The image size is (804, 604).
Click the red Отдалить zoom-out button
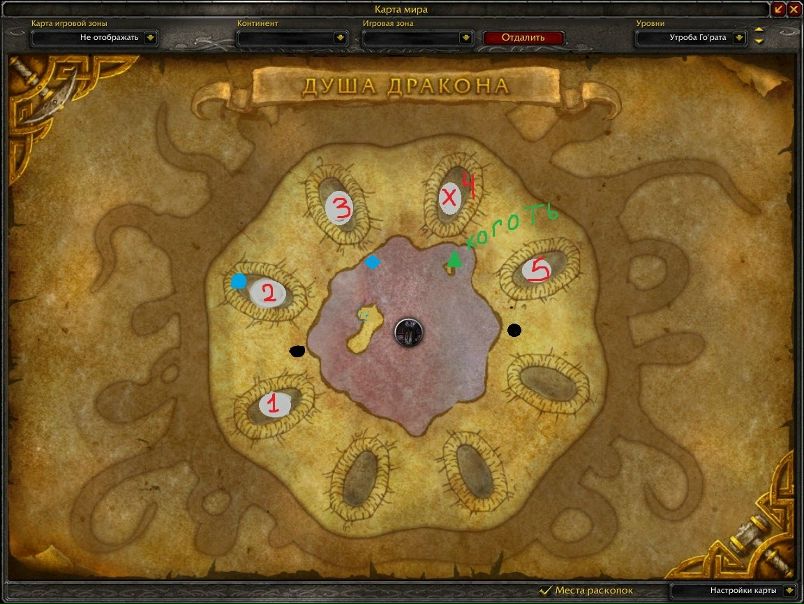pos(523,38)
